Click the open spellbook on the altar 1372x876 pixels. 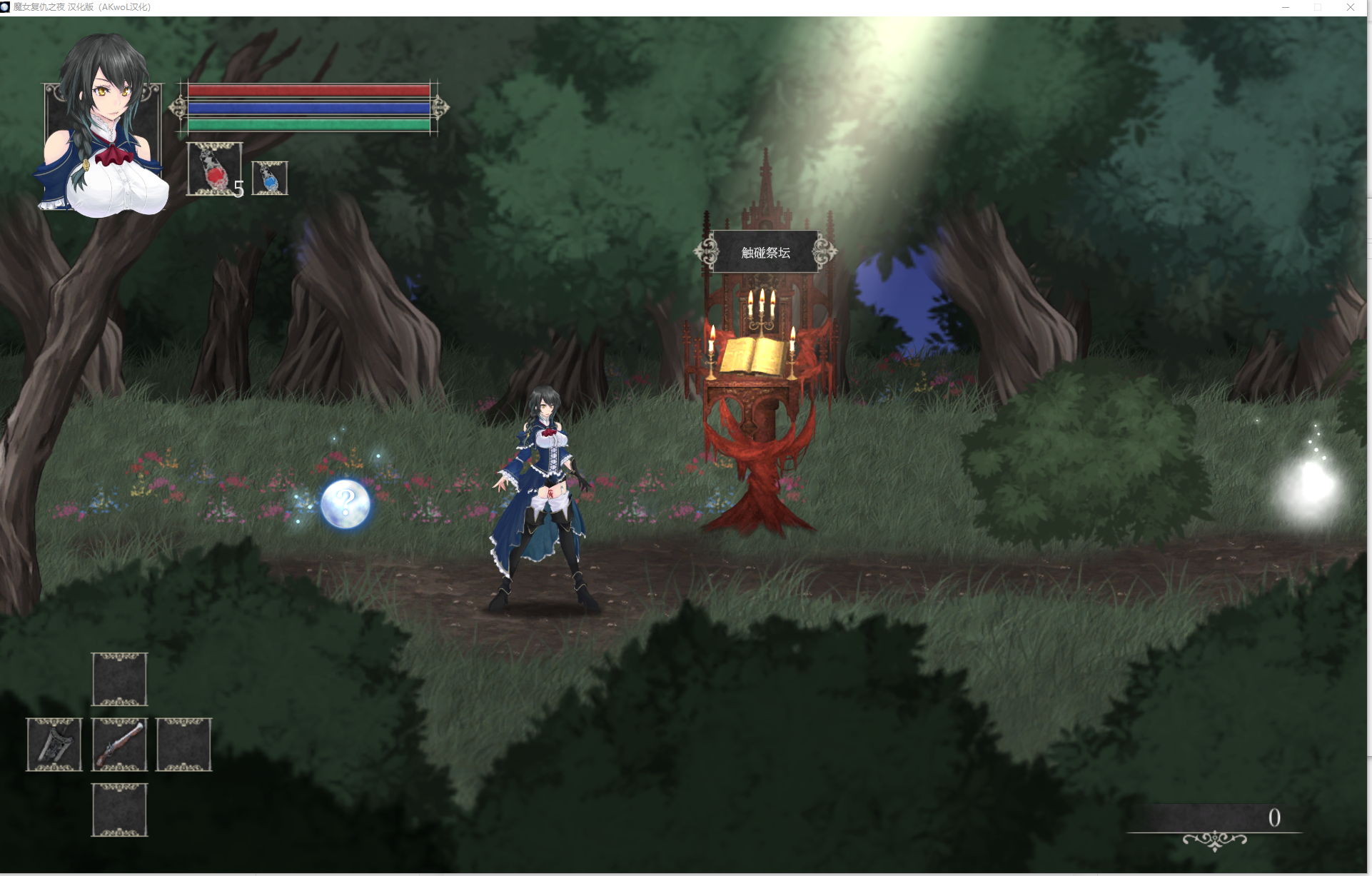(751, 353)
